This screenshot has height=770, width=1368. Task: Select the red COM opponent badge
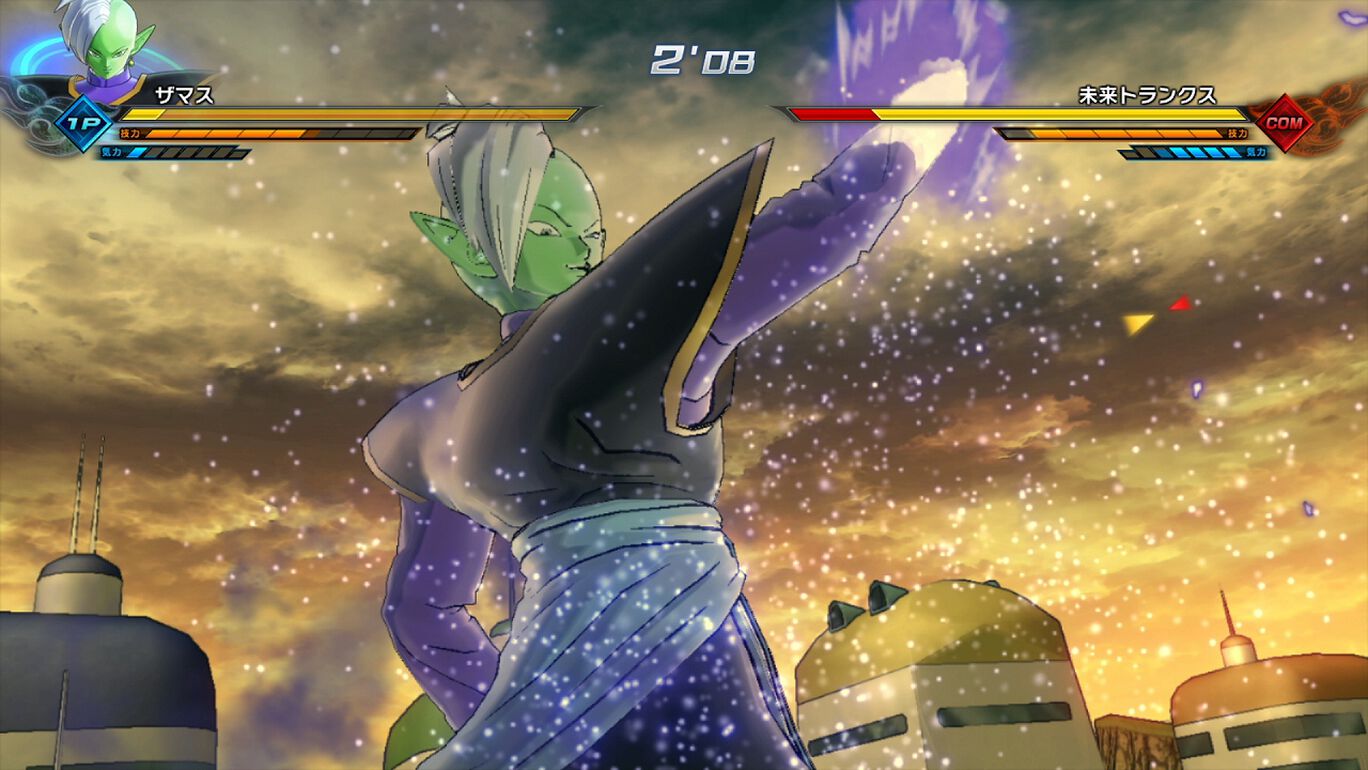click(1281, 124)
